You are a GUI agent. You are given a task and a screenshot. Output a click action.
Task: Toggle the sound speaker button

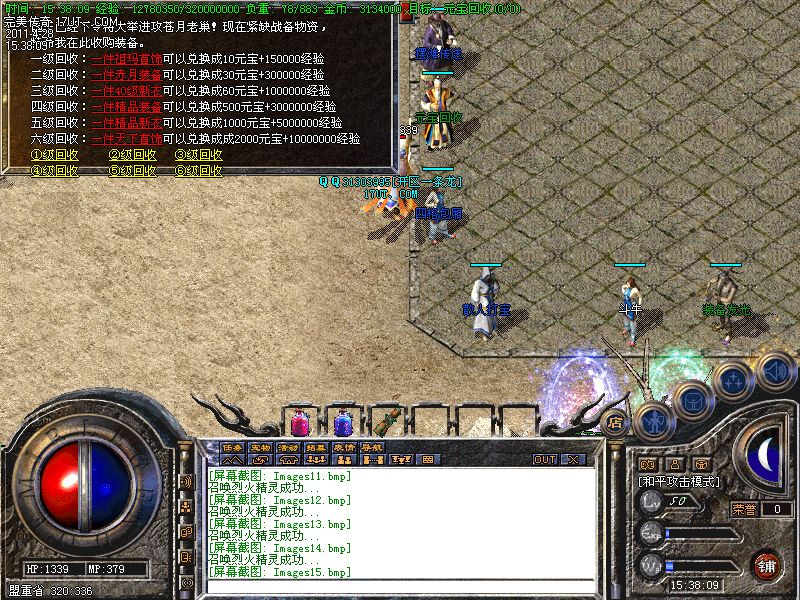point(774,368)
